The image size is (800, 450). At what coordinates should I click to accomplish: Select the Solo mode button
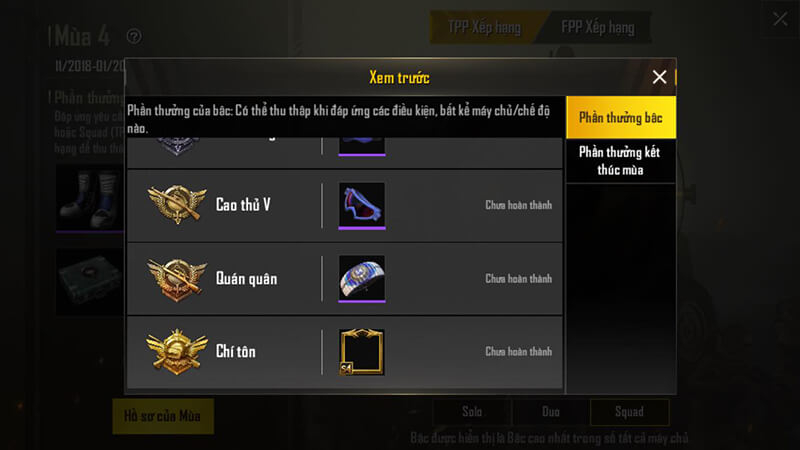(x=471, y=412)
